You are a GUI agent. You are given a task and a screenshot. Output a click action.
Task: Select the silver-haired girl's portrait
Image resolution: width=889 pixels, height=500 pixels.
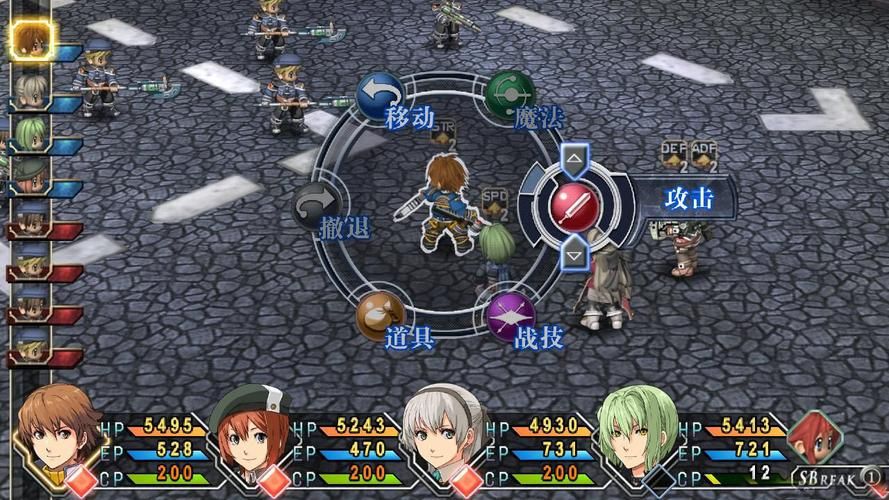coord(445,437)
